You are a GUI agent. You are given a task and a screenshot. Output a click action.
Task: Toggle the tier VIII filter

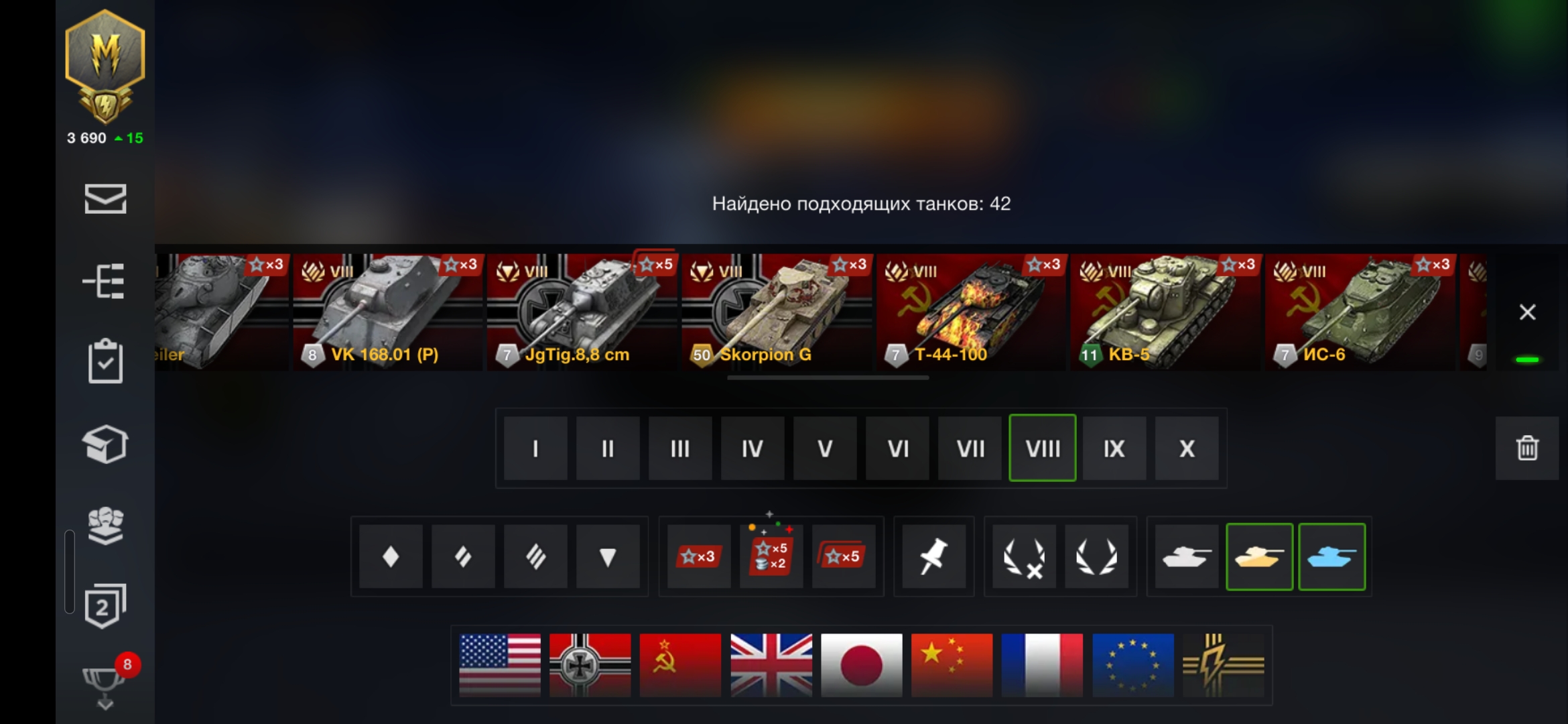(1042, 448)
